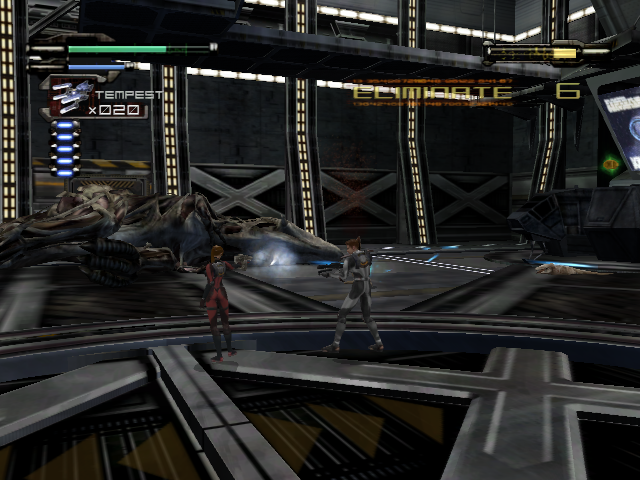Click the Eliminate objective tracker

point(433,92)
